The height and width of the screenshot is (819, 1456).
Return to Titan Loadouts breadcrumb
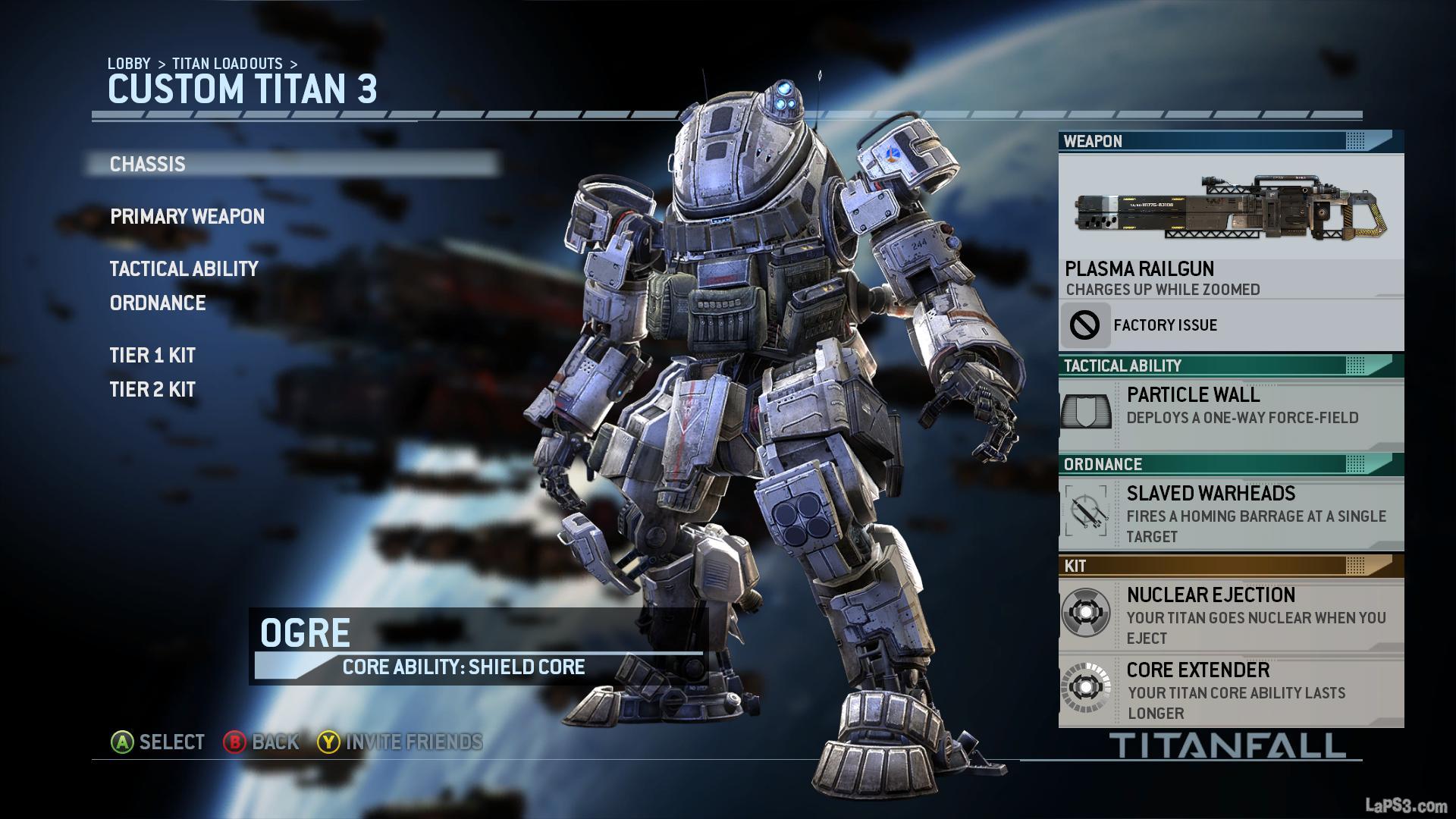tap(227, 64)
